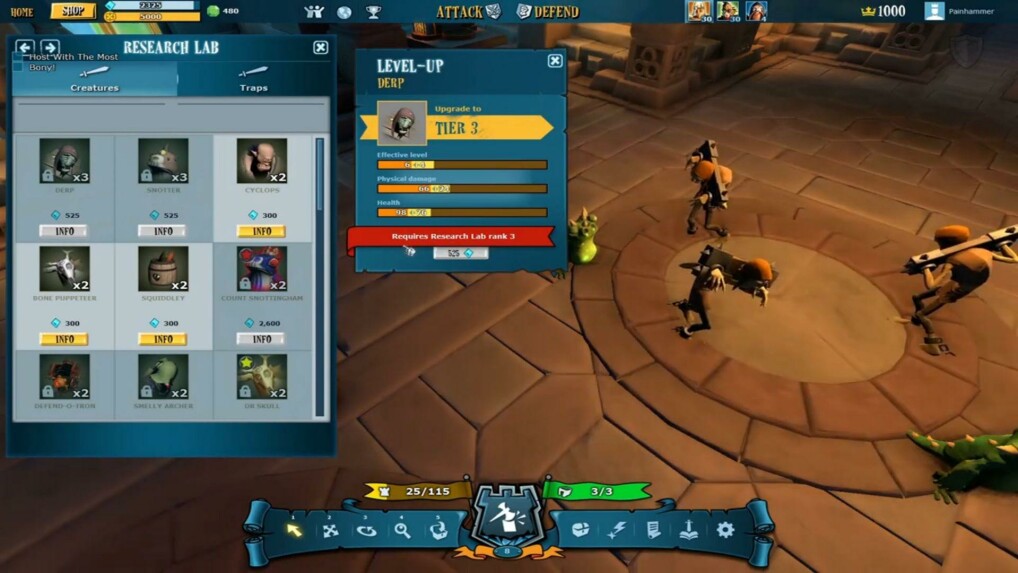1018x573 pixels.
Task: Select the Snotter creature portrait
Action: pos(162,161)
